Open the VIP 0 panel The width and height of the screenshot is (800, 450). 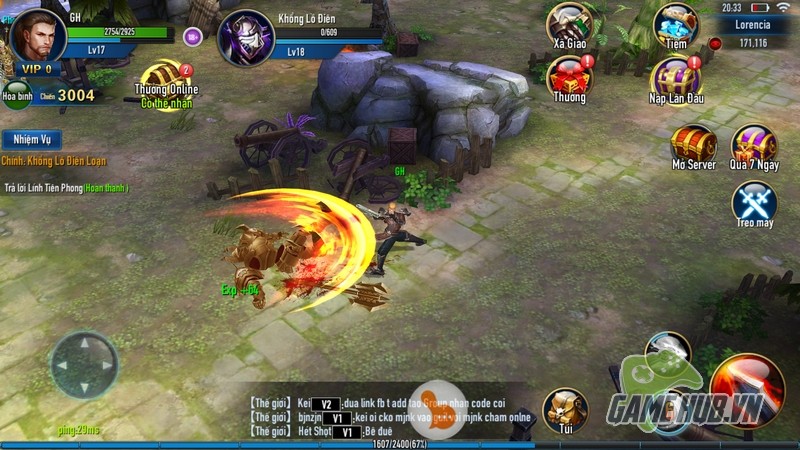pos(37,69)
